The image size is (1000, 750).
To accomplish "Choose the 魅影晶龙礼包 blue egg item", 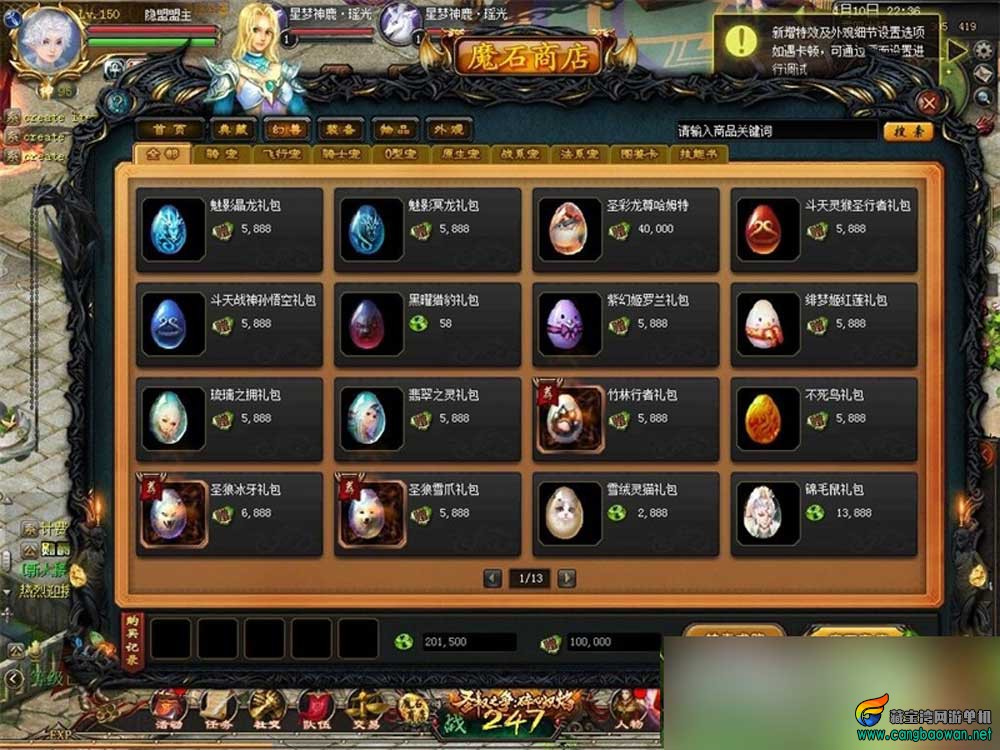I will [x=229, y=229].
